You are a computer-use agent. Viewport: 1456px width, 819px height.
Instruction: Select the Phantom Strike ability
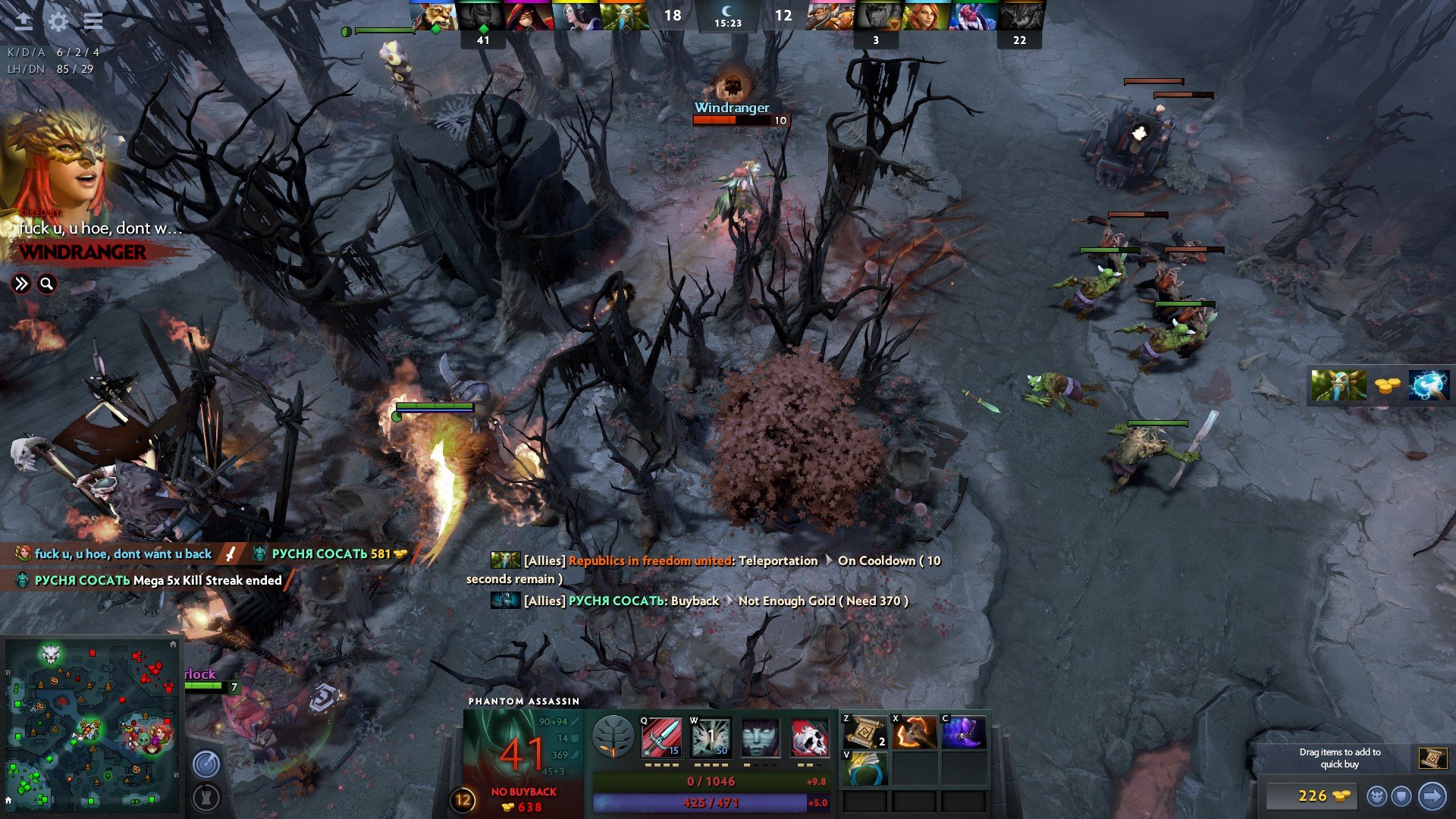coord(711,737)
